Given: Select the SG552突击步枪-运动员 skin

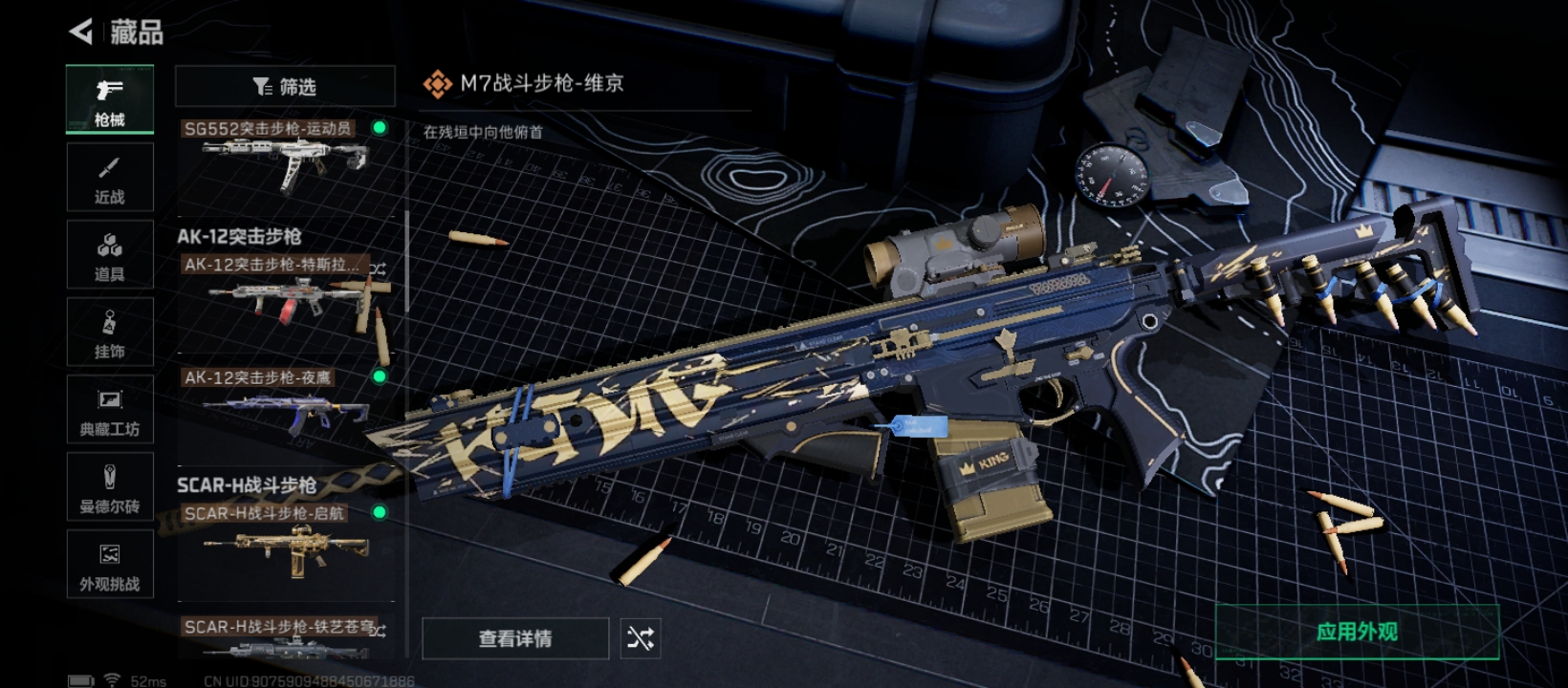Looking at the screenshot, I should (285, 158).
